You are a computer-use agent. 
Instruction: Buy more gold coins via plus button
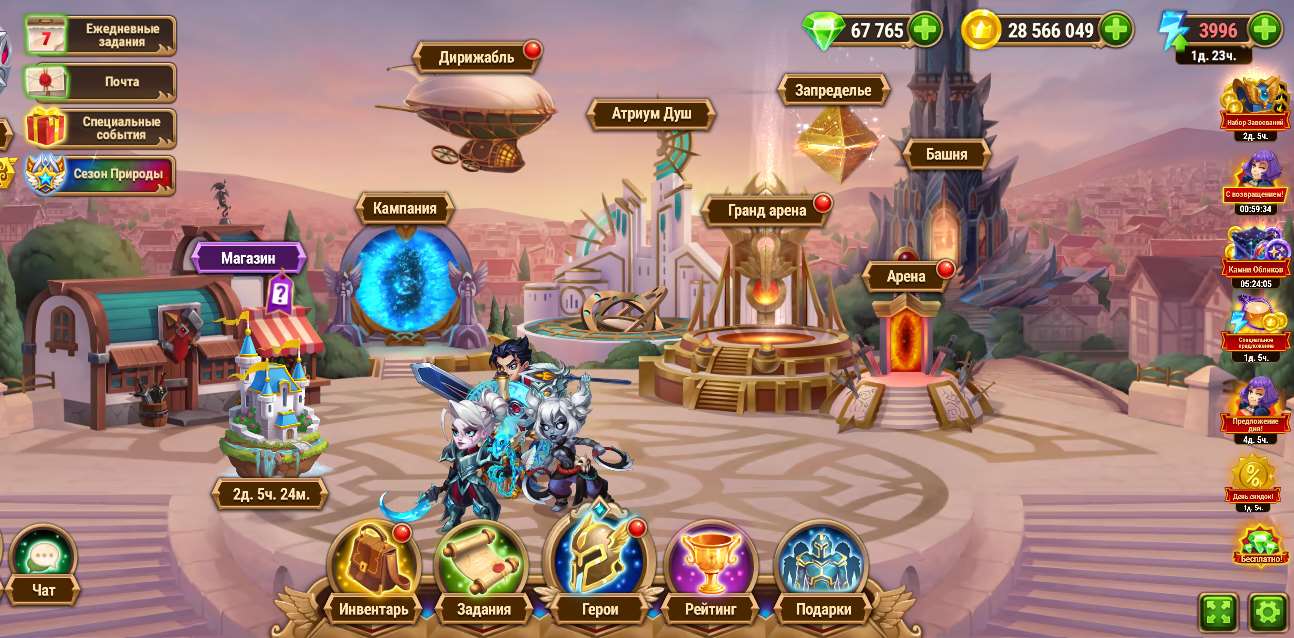[x=1116, y=30]
